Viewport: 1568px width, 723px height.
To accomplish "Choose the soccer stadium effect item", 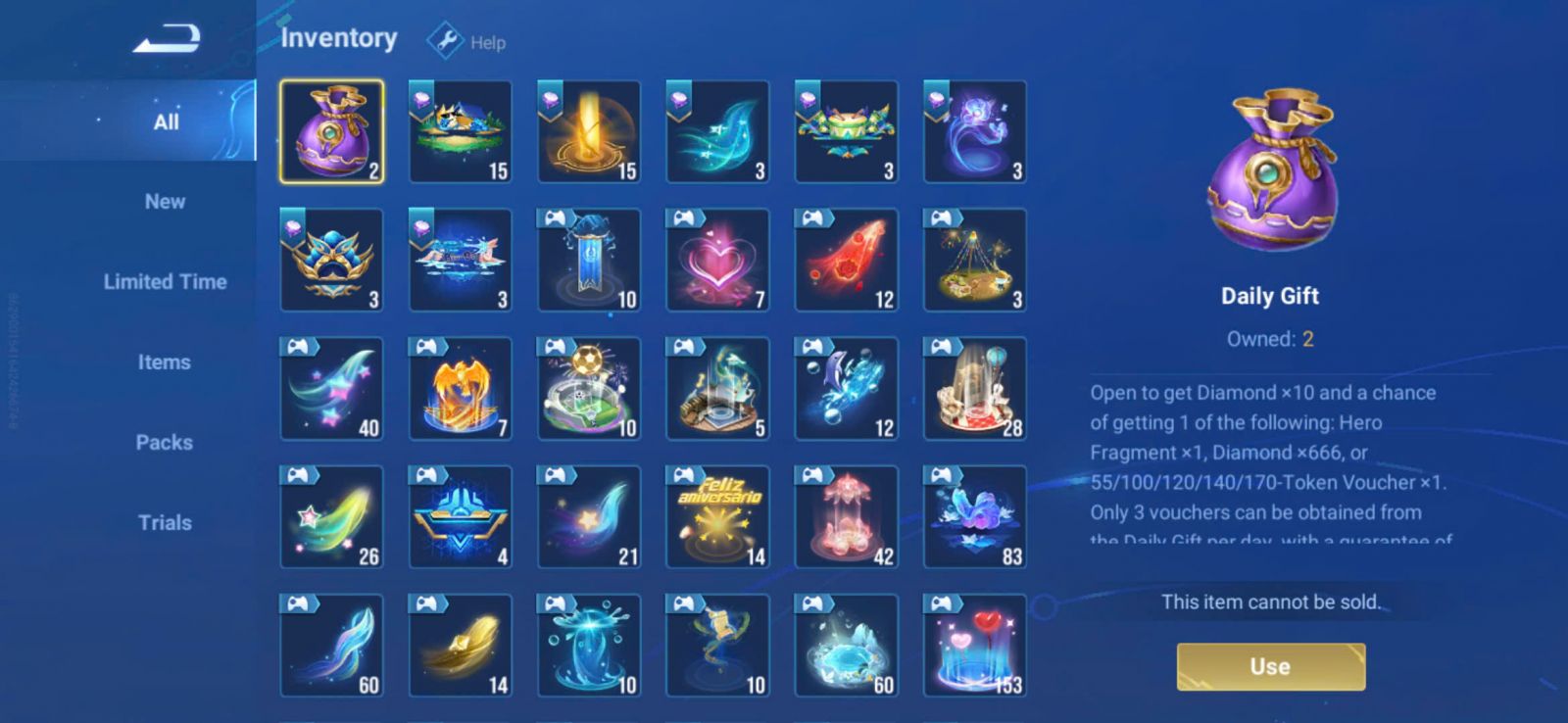I will click(589, 389).
